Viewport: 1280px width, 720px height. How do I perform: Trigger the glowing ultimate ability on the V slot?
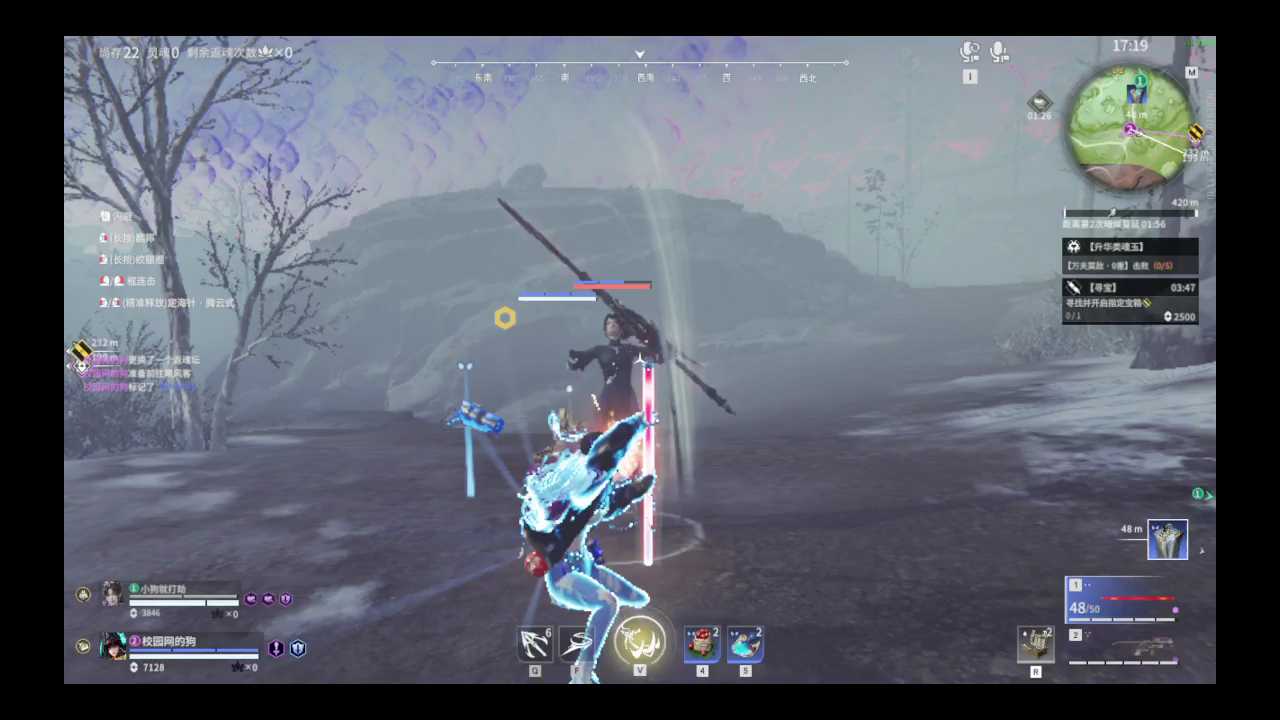pyautogui.click(x=640, y=643)
